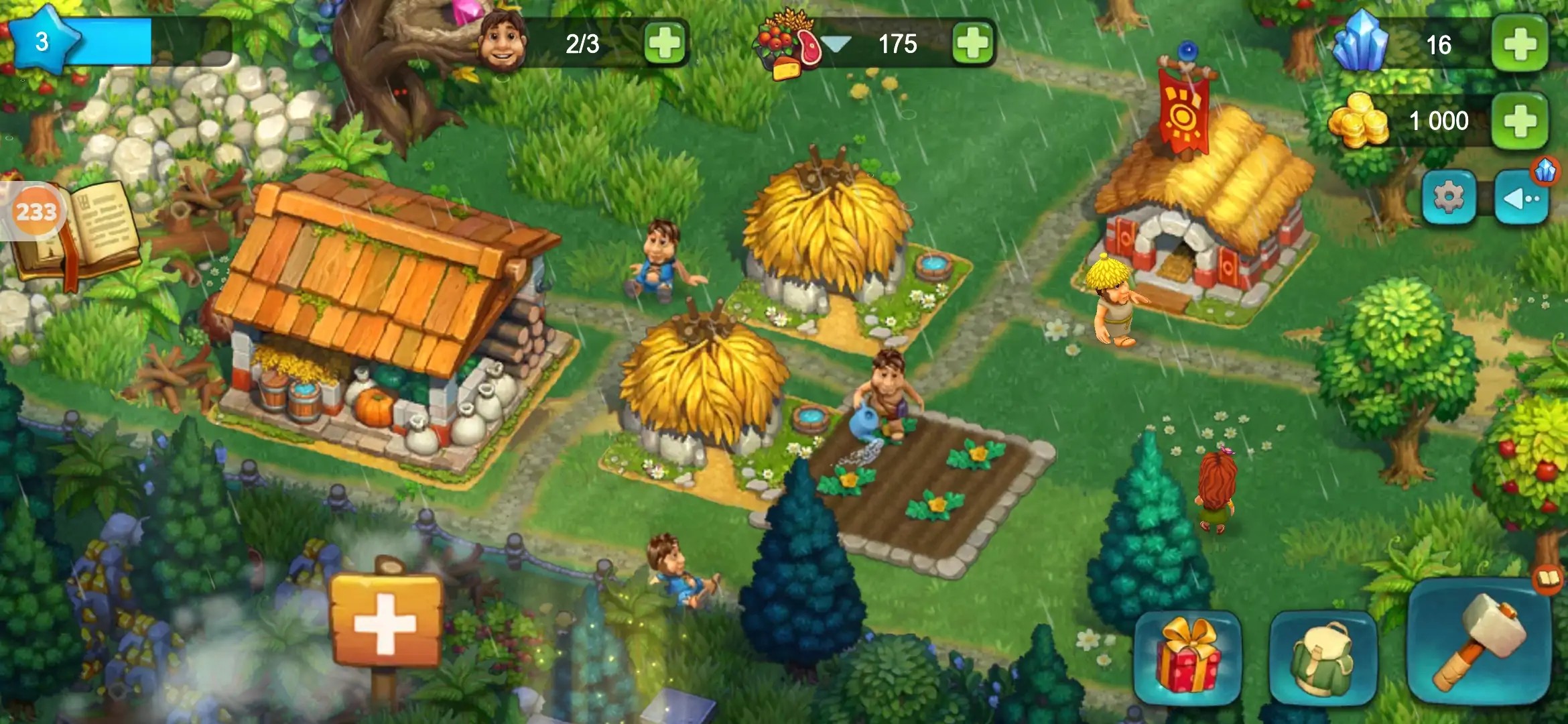Image resolution: width=1568 pixels, height=724 pixels.
Task: Click the orange wooden plus sign
Action: coord(386,621)
